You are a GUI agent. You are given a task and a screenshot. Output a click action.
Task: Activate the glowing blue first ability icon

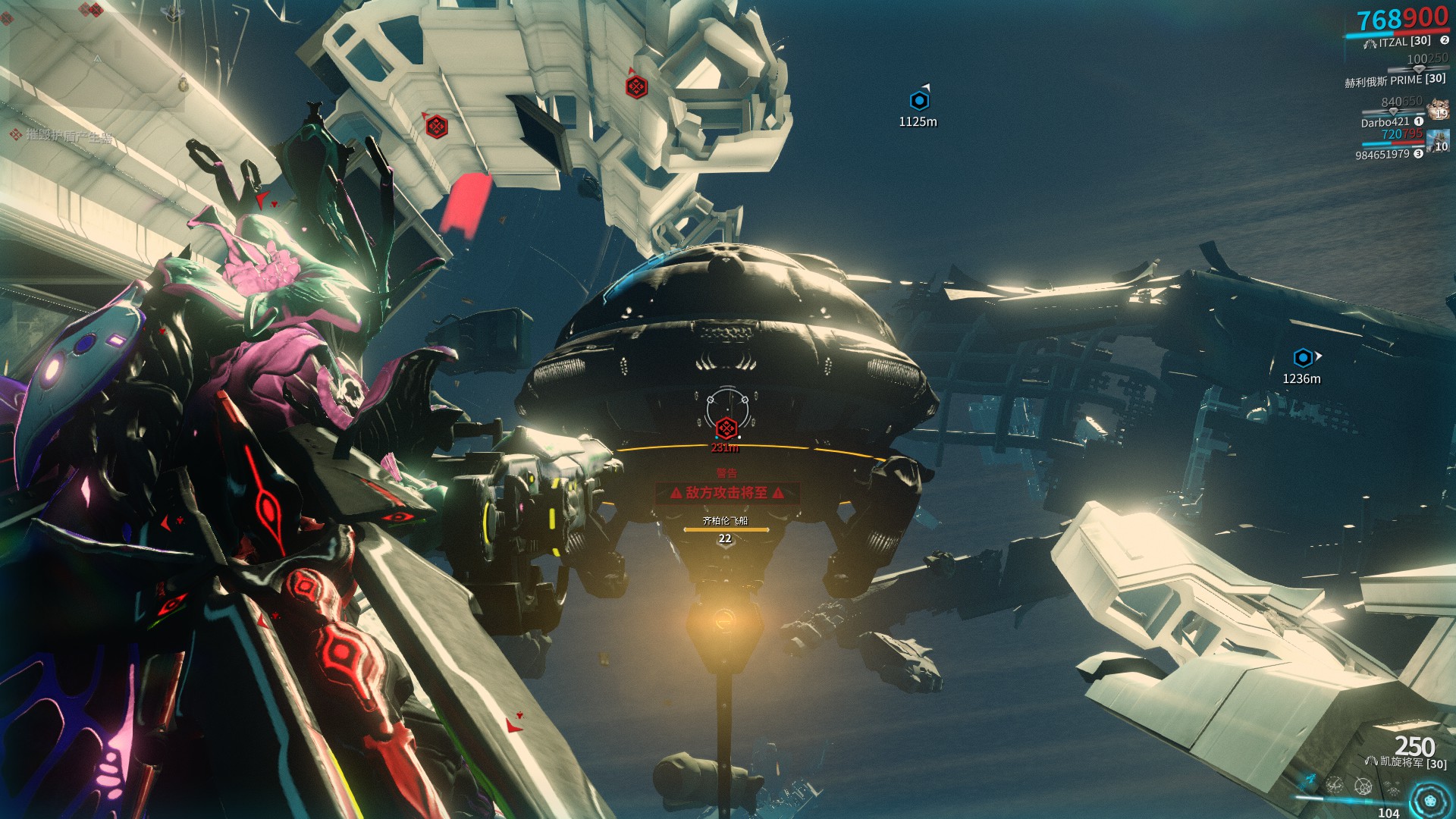click(x=1310, y=780)
